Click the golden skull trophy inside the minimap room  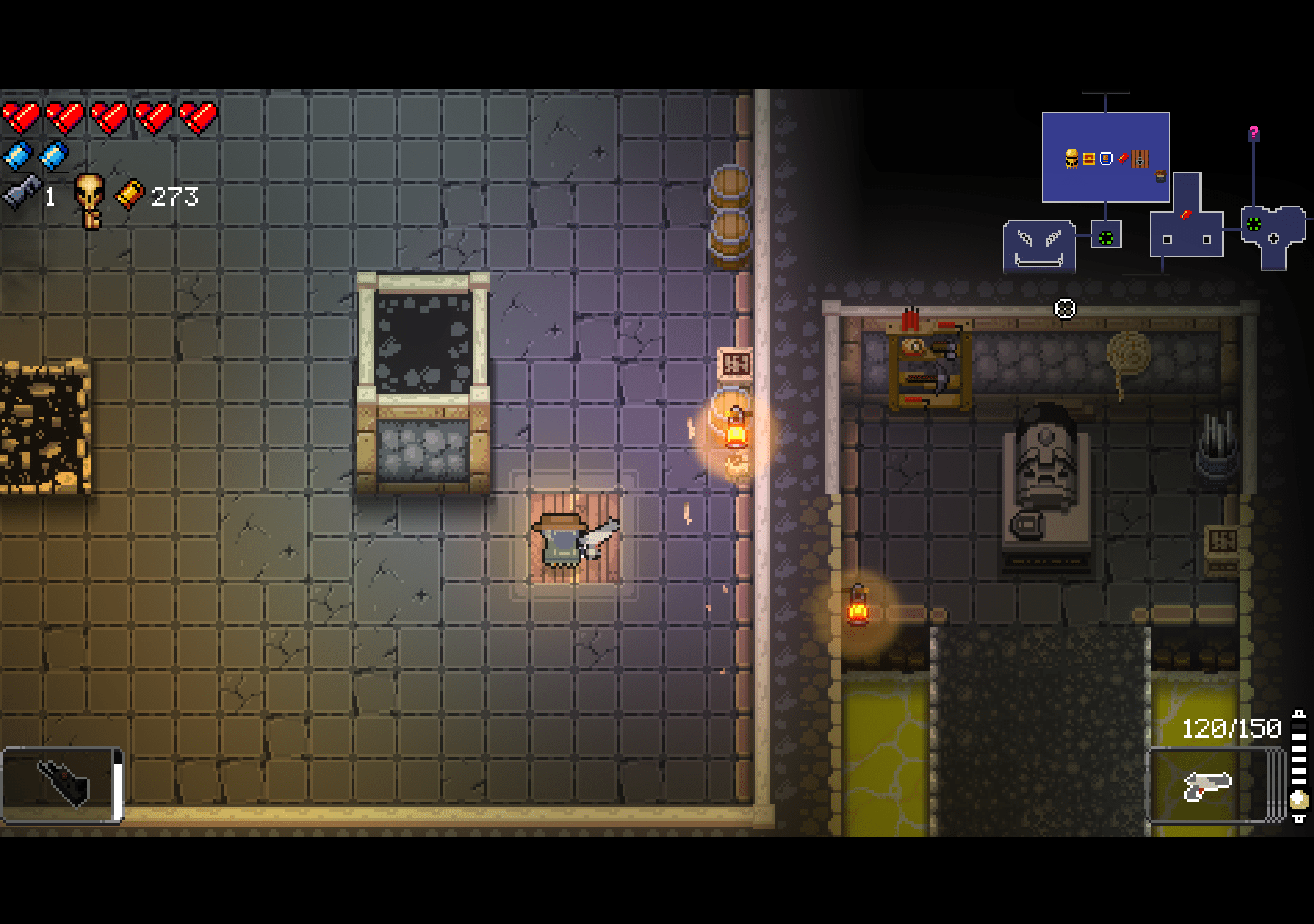1072,159
